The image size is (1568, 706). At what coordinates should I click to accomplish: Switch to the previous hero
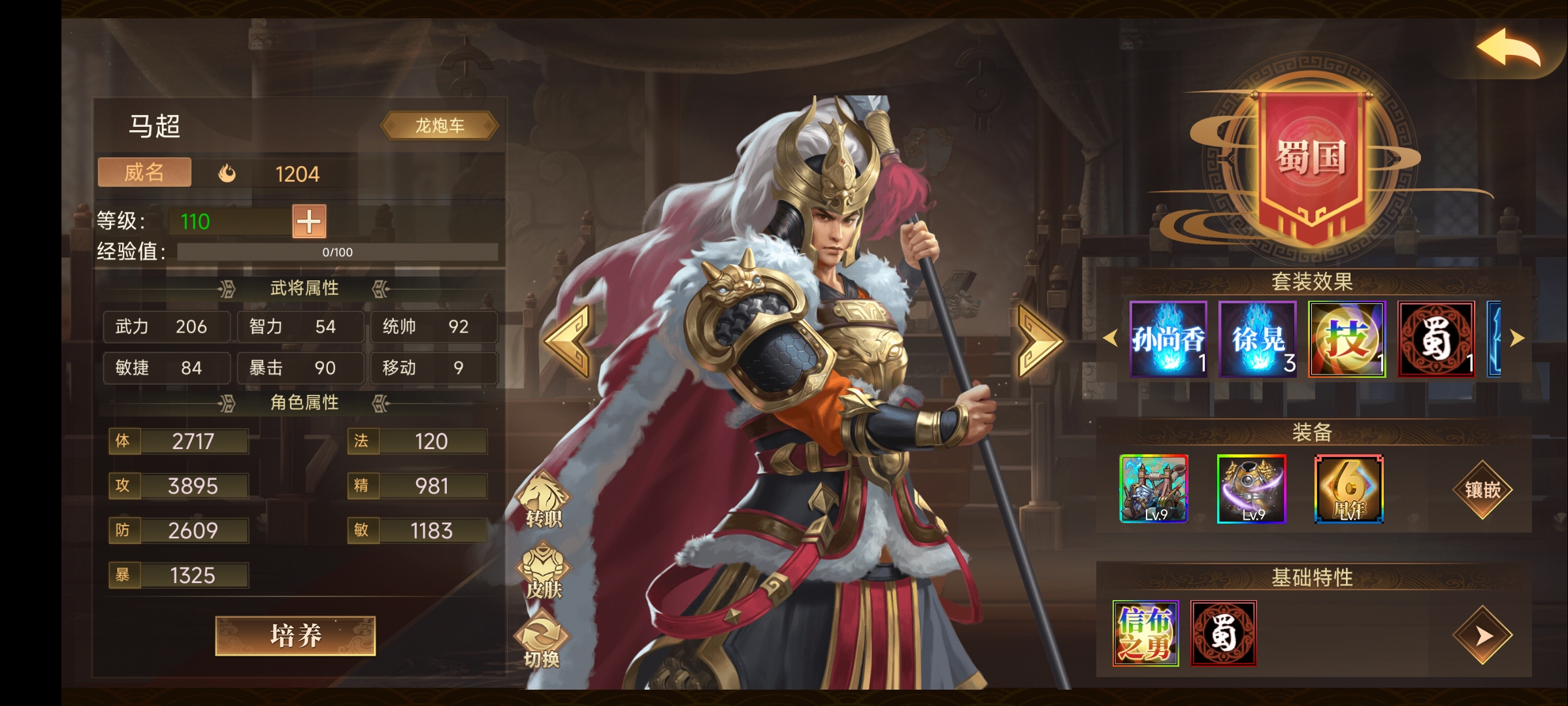[567, 341]
